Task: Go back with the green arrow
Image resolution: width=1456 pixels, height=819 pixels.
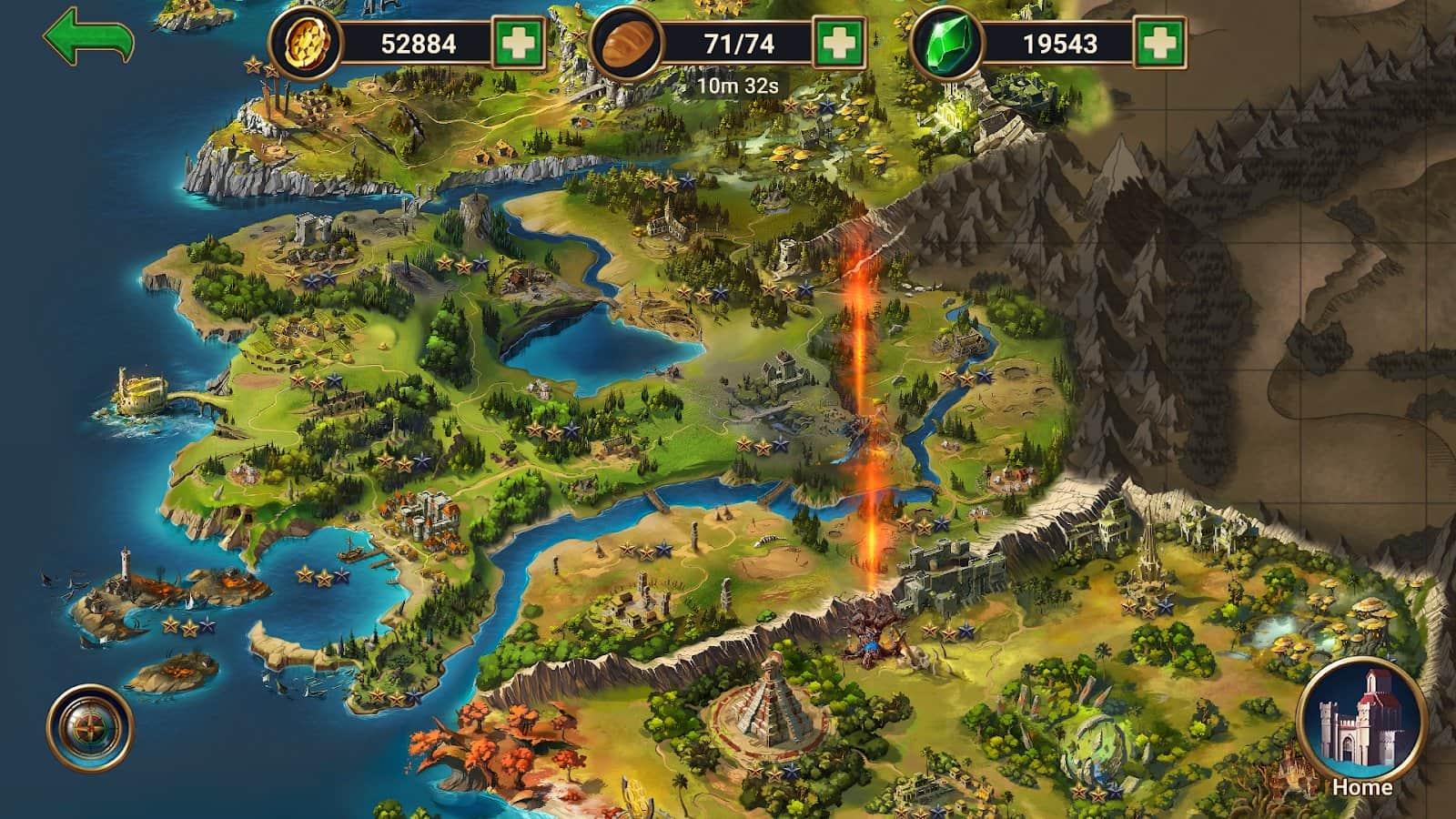Action: point(87,38)
